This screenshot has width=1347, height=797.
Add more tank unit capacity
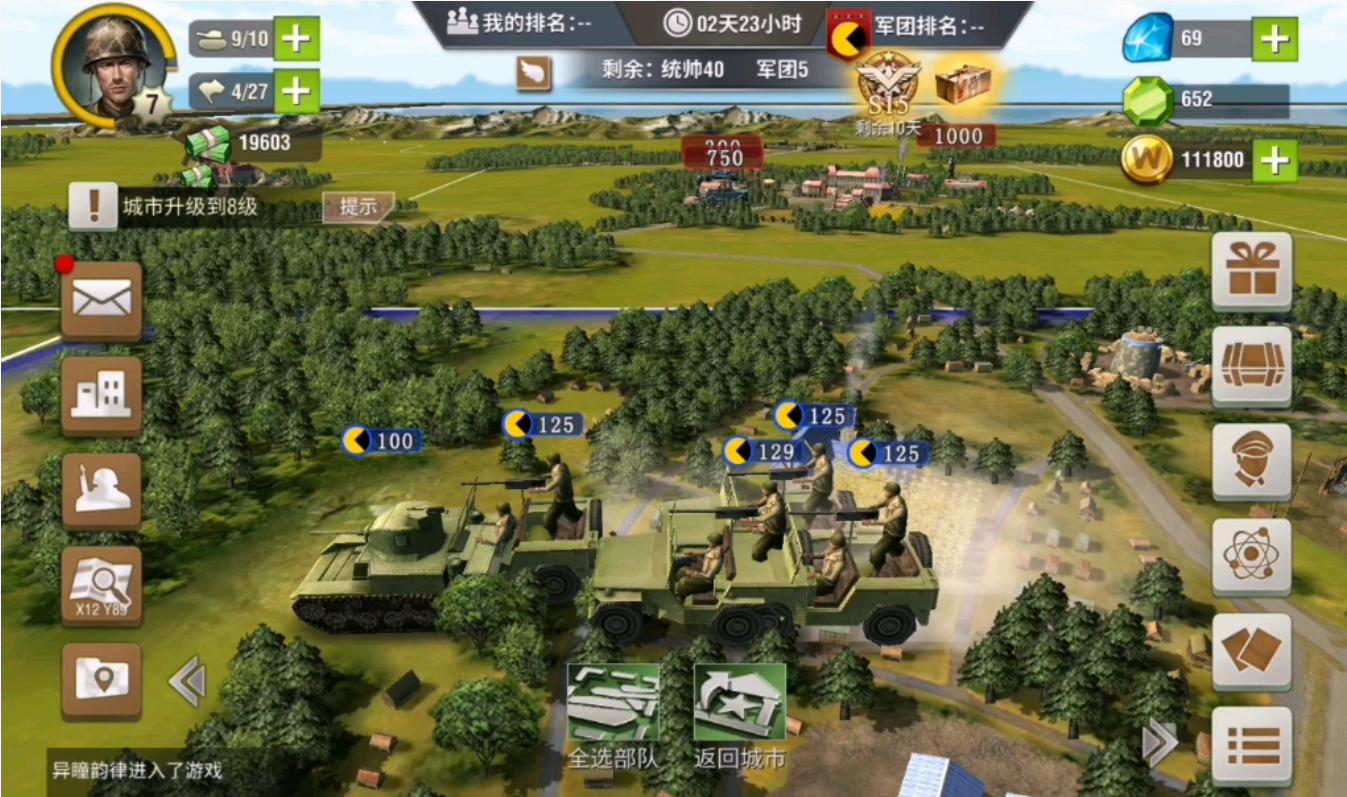(x=296, y=39)
